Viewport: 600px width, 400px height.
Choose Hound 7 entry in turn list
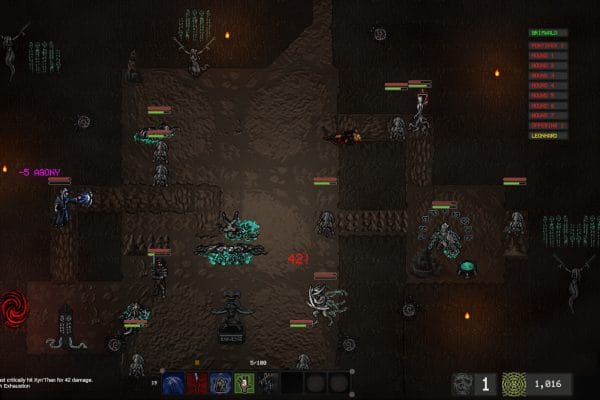(x=548, y=115)
